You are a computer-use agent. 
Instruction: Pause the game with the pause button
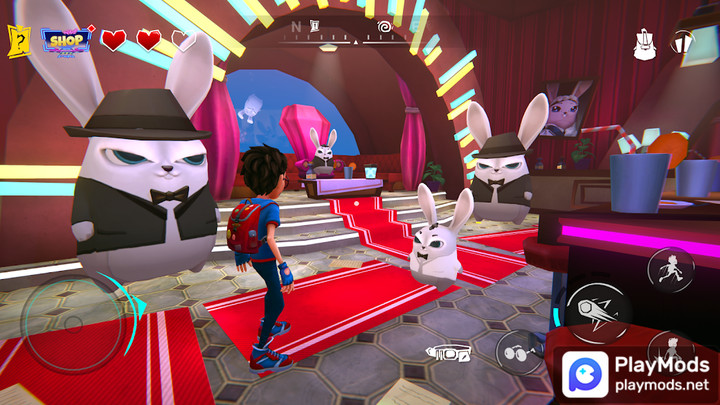(x=682, y=43)
